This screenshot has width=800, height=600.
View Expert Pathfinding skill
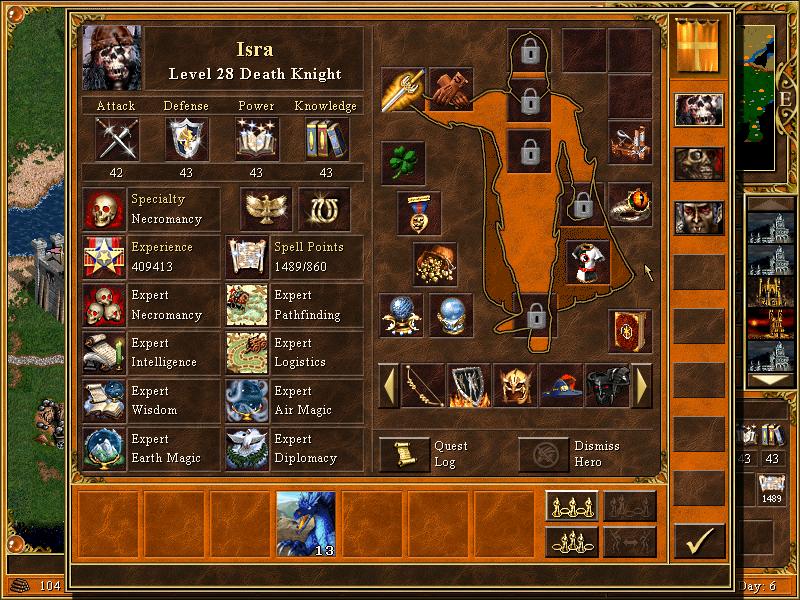tap(247, 304)
